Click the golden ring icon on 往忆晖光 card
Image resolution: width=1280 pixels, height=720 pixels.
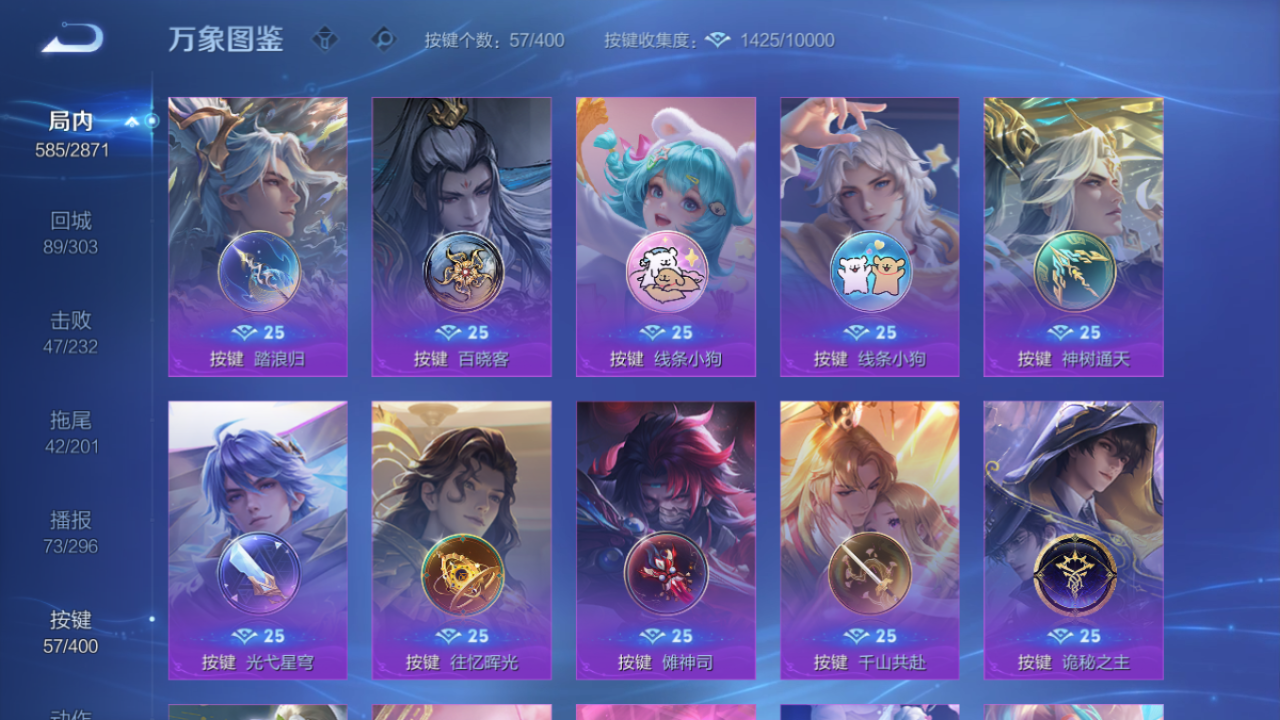click(461, 575)
